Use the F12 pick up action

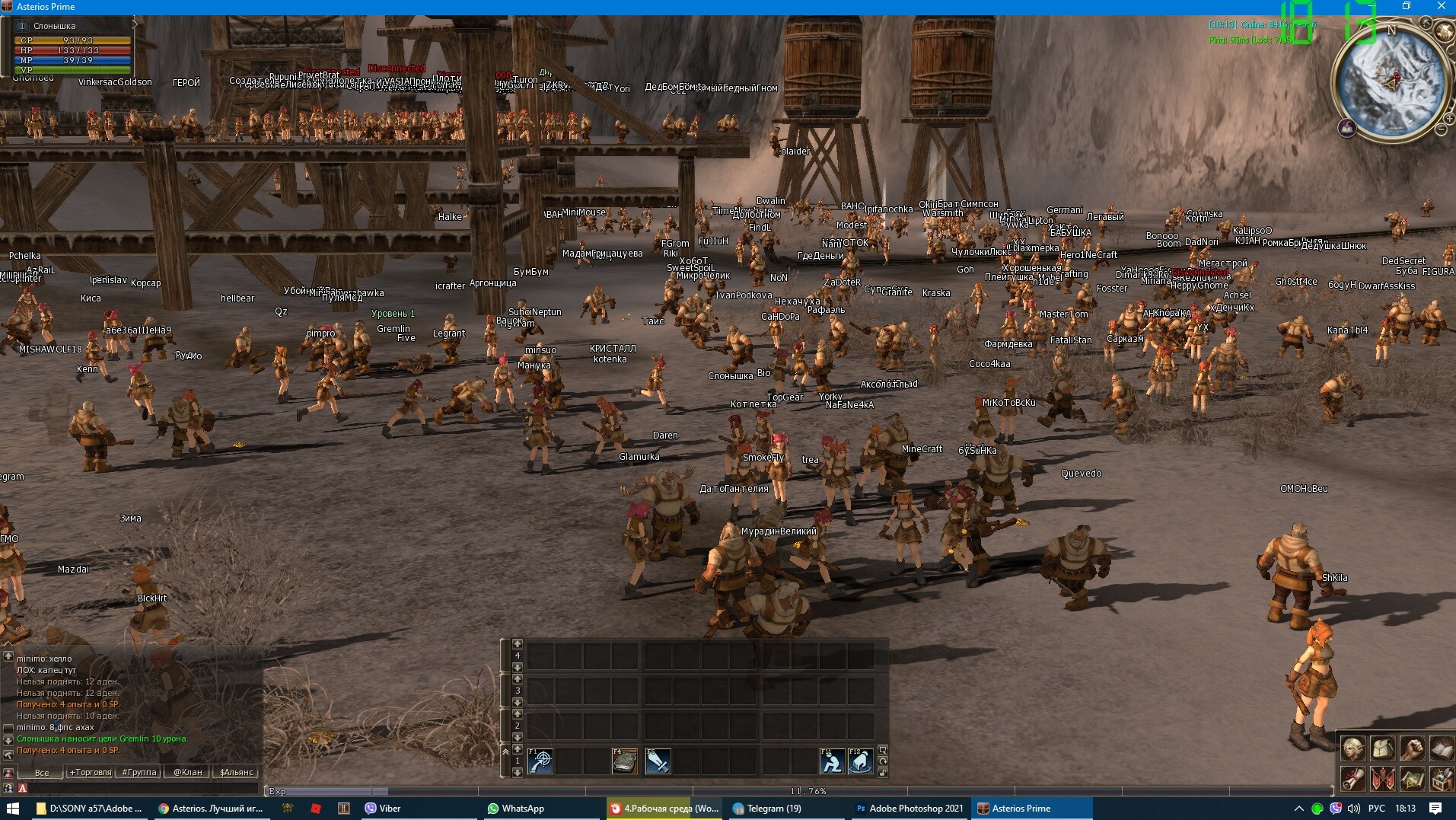point(861,761)
